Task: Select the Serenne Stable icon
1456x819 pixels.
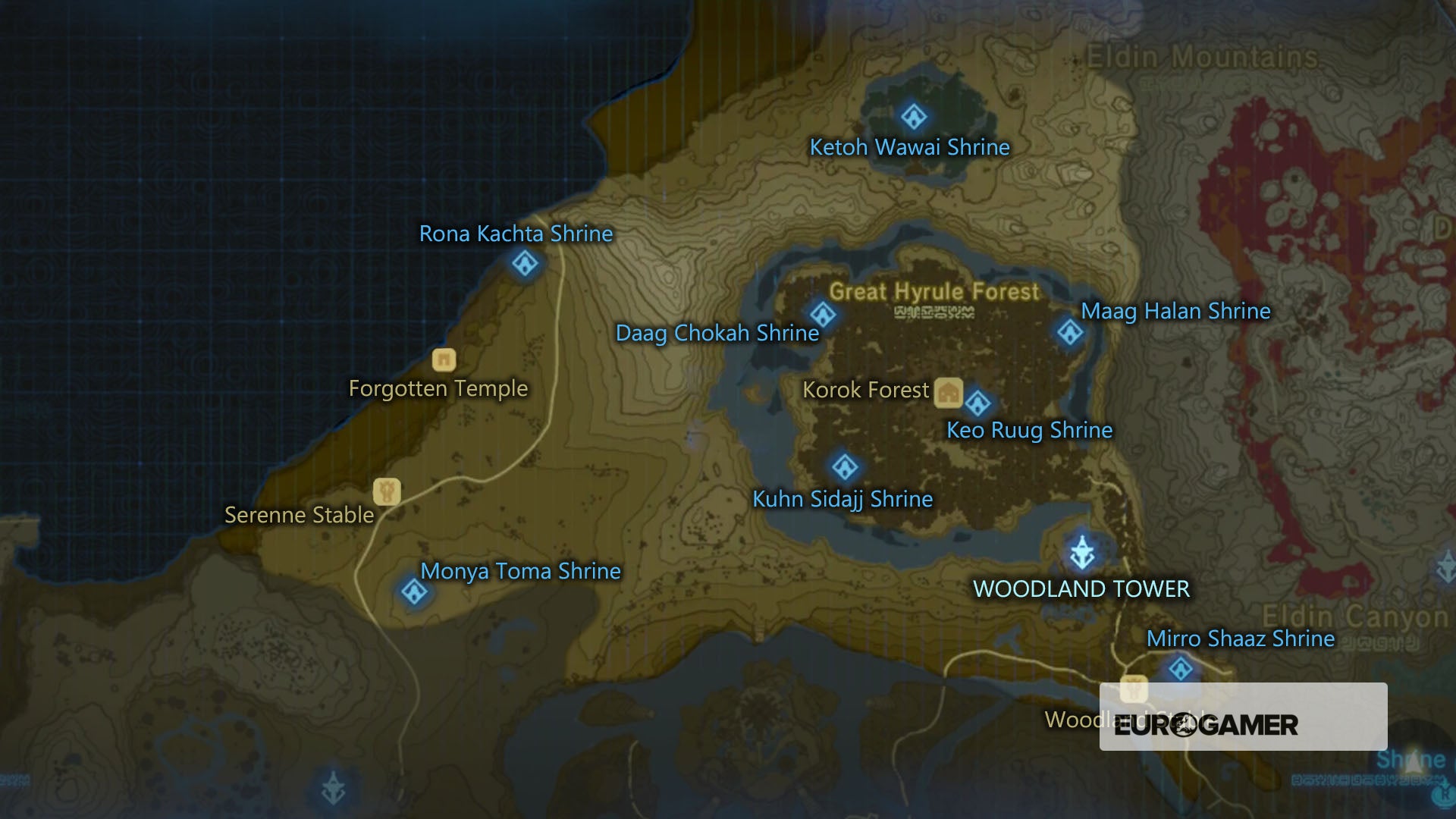Action: pos(386,491)
